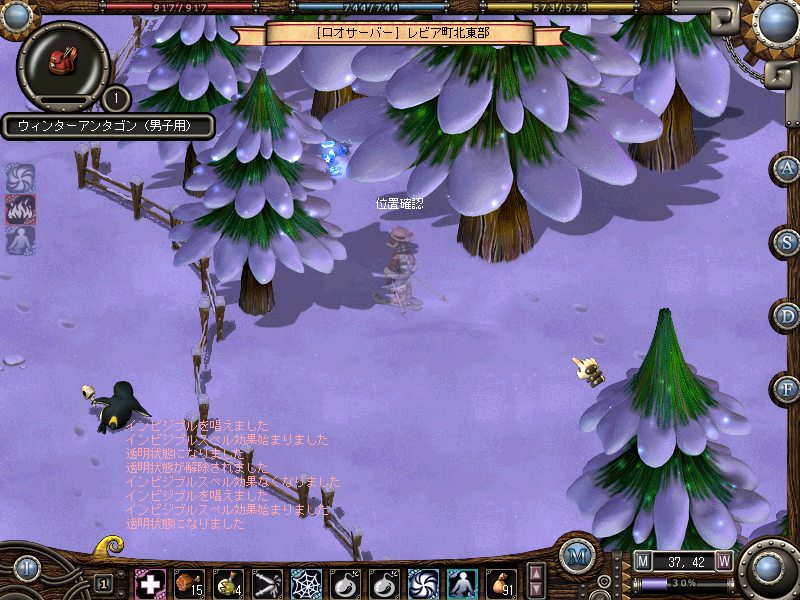This screenshot has width=800, height=600.
Task: Click the small M button beside coordinates
Action: 642,560
